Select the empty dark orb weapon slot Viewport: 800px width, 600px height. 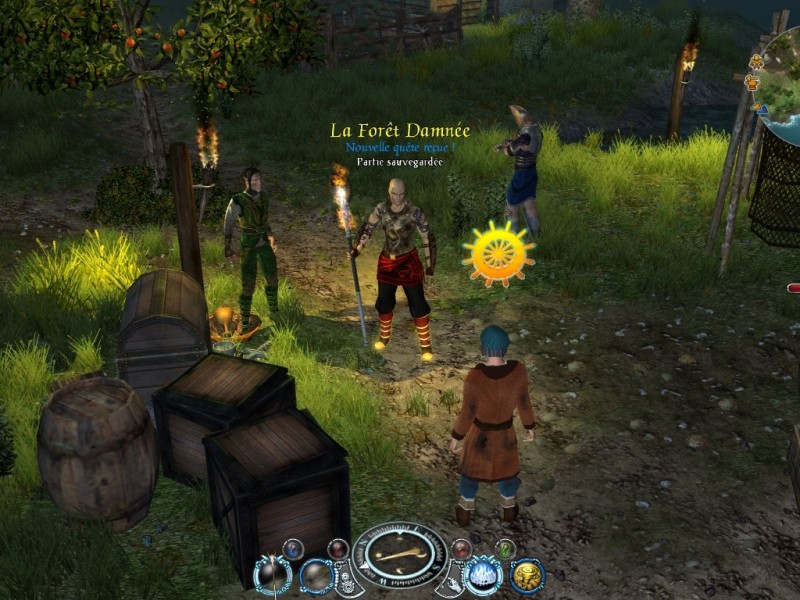316,575
